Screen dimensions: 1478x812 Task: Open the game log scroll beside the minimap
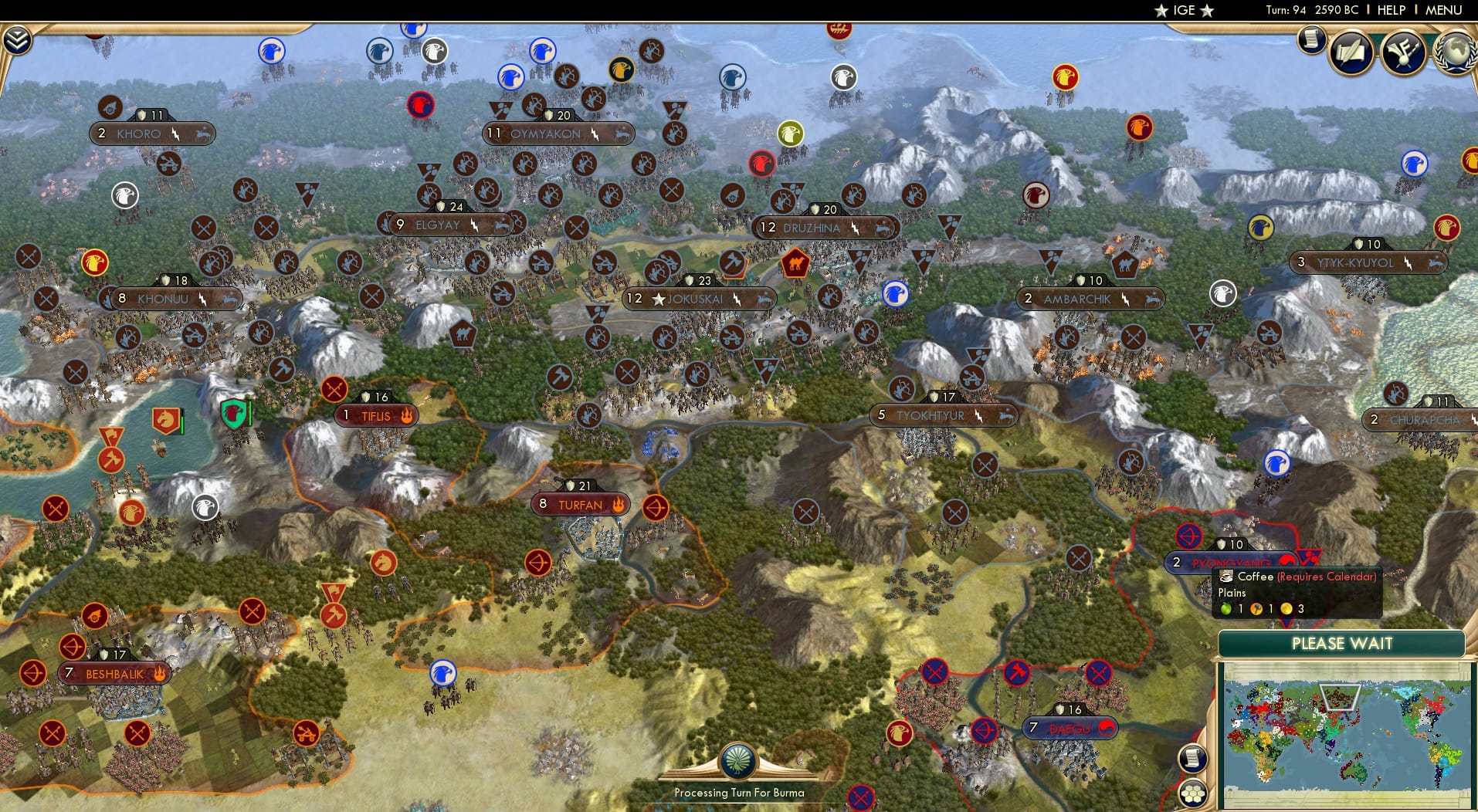1193,759
